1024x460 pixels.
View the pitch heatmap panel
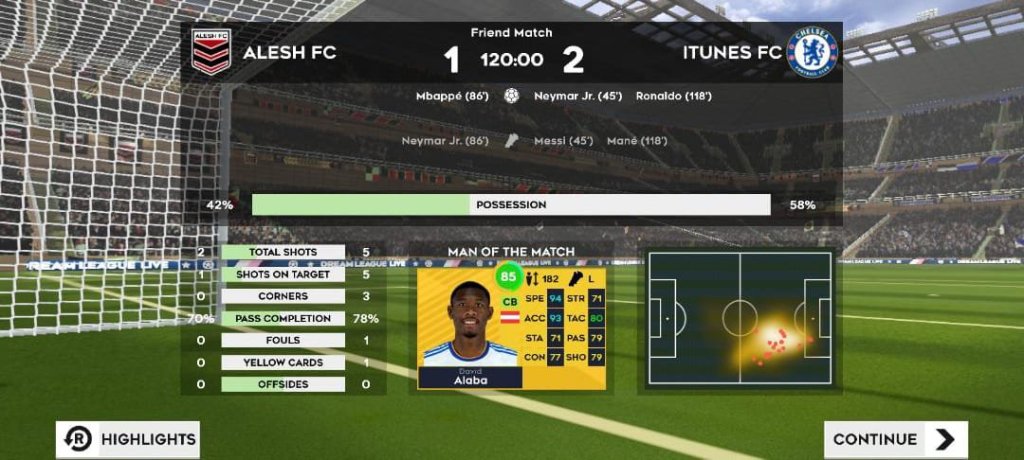(x=739, y=318)
